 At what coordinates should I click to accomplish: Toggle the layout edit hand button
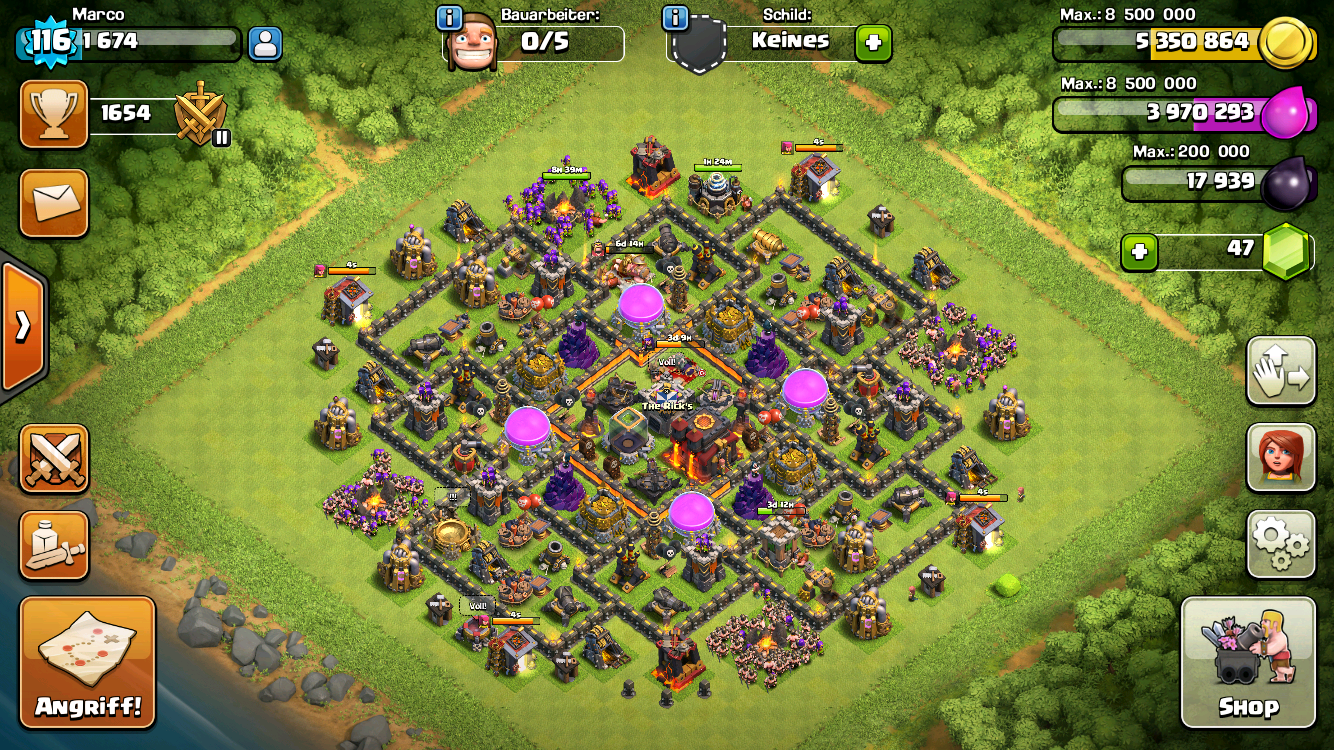click(x=1280, y=371)
